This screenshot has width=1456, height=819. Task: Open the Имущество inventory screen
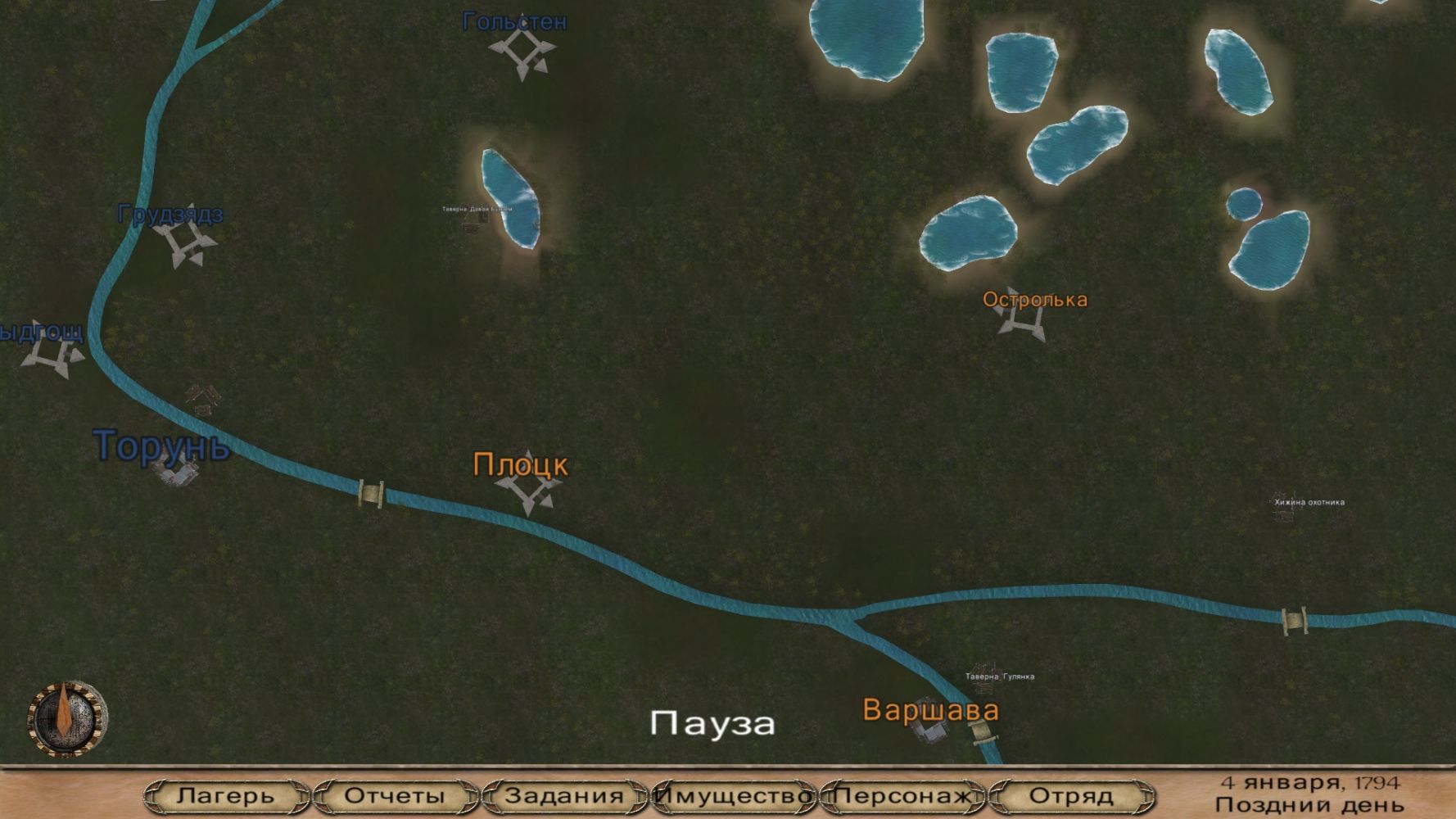734,795
